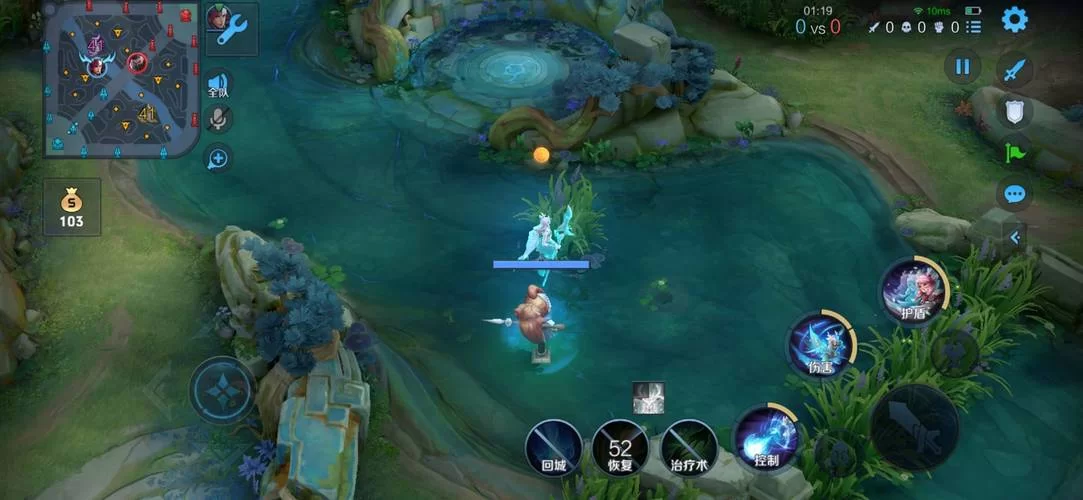Trigger the 护盾 shield ability

click(912, 291)
